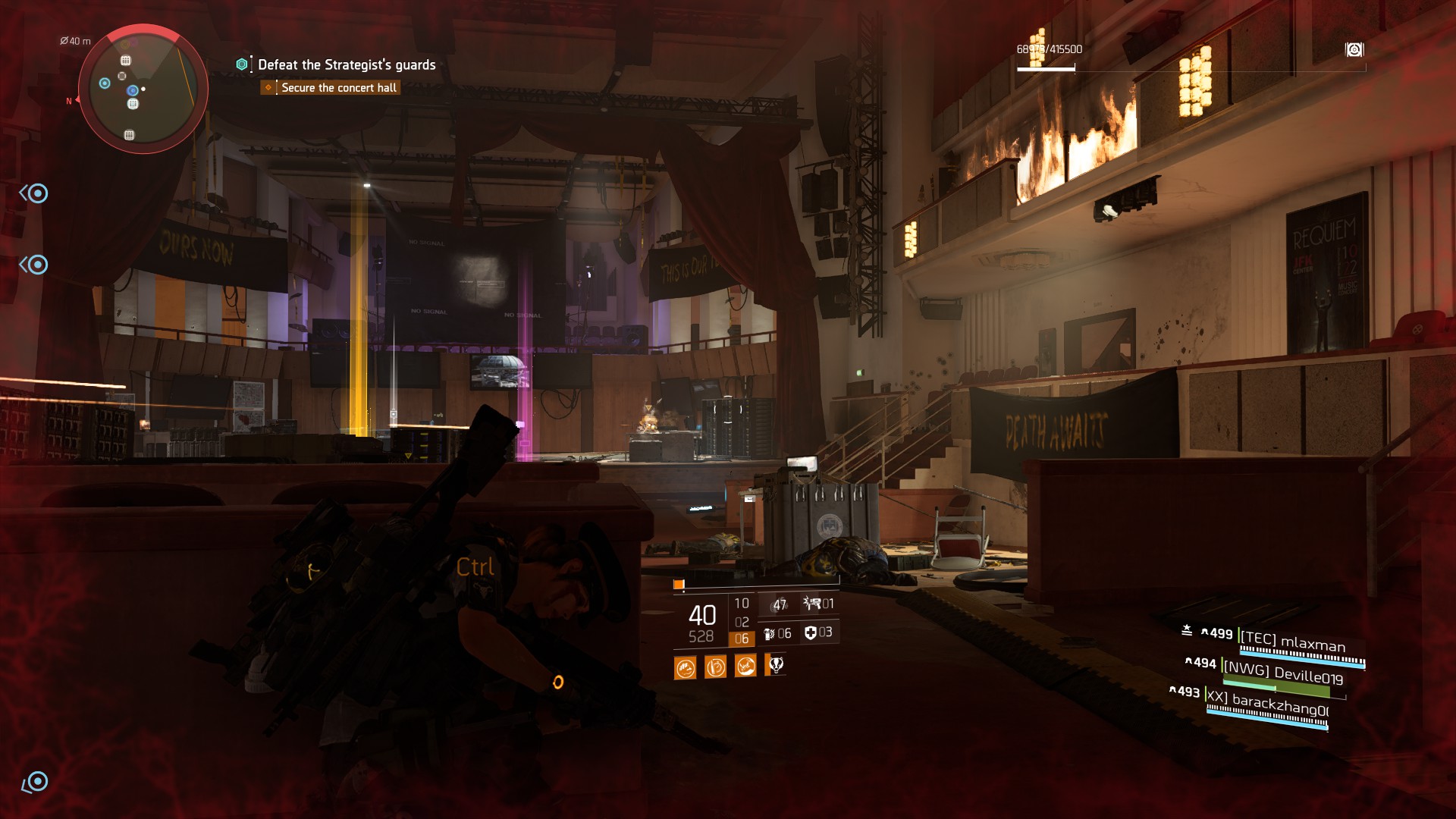Select the orange stopwatch buff icon

click(715, 667)
